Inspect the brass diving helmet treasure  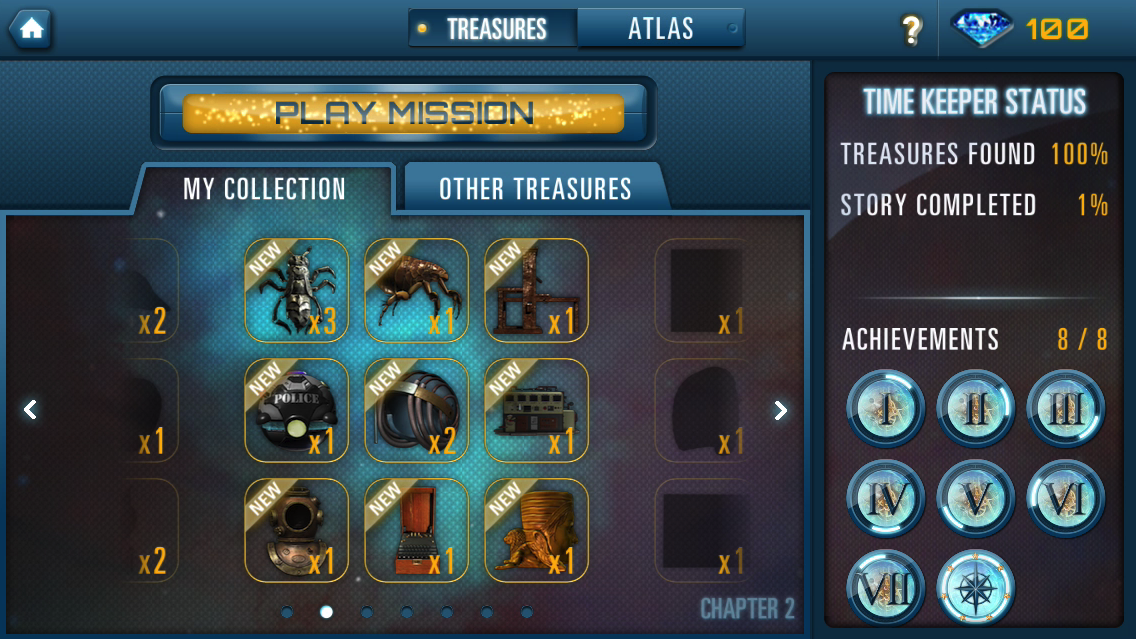click(296, 530)
